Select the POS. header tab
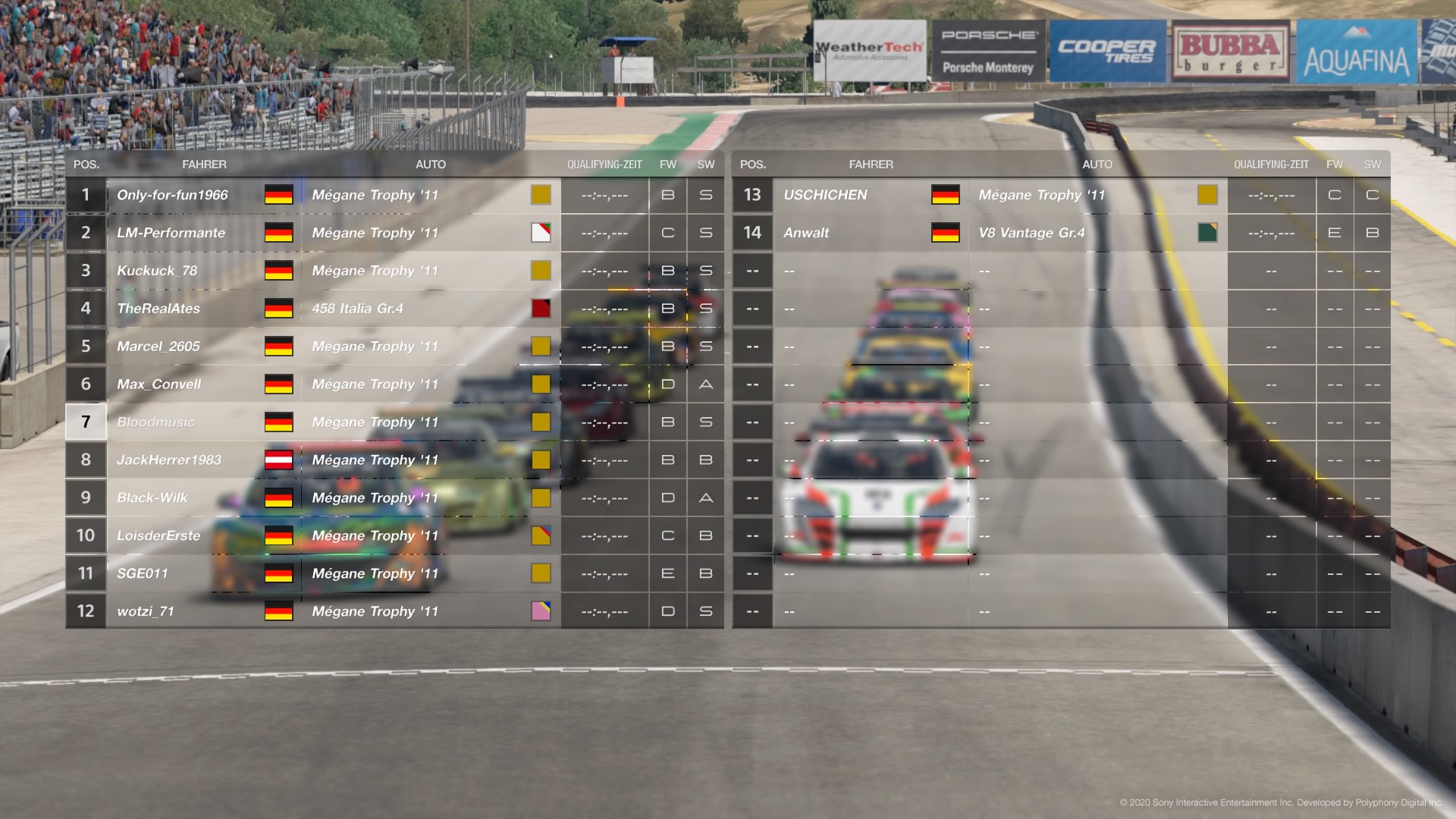1456x819 pixels. click(86, 164)
